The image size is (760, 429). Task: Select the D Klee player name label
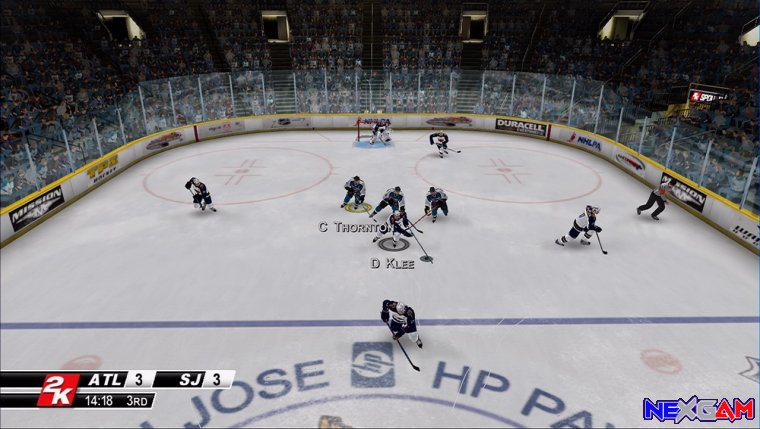pos(391,264)
